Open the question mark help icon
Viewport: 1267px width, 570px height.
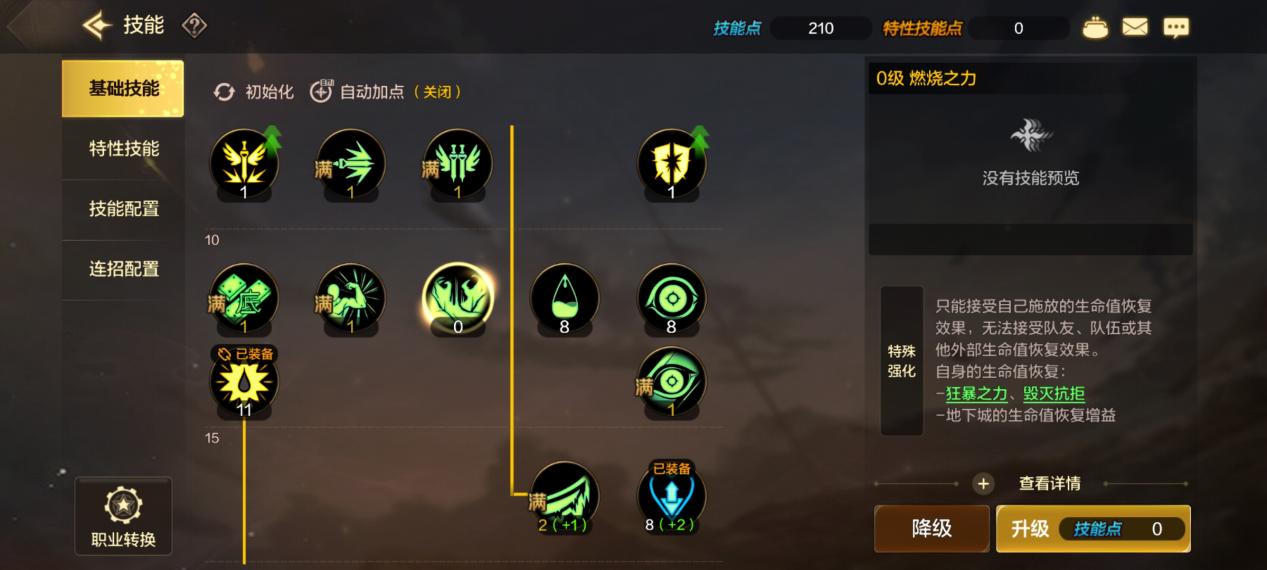[x=194, y=25]
